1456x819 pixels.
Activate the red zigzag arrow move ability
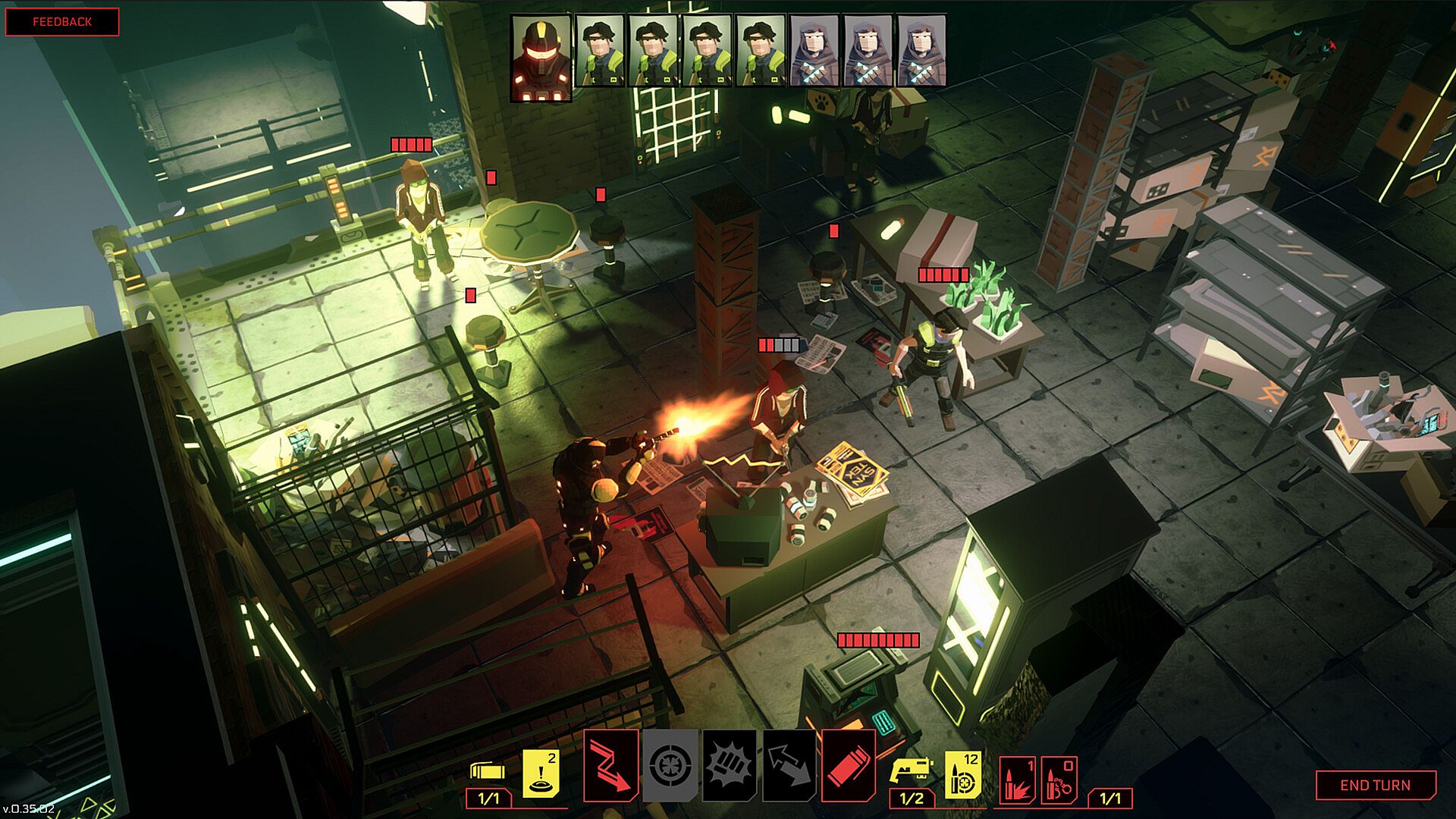point(610,766)
